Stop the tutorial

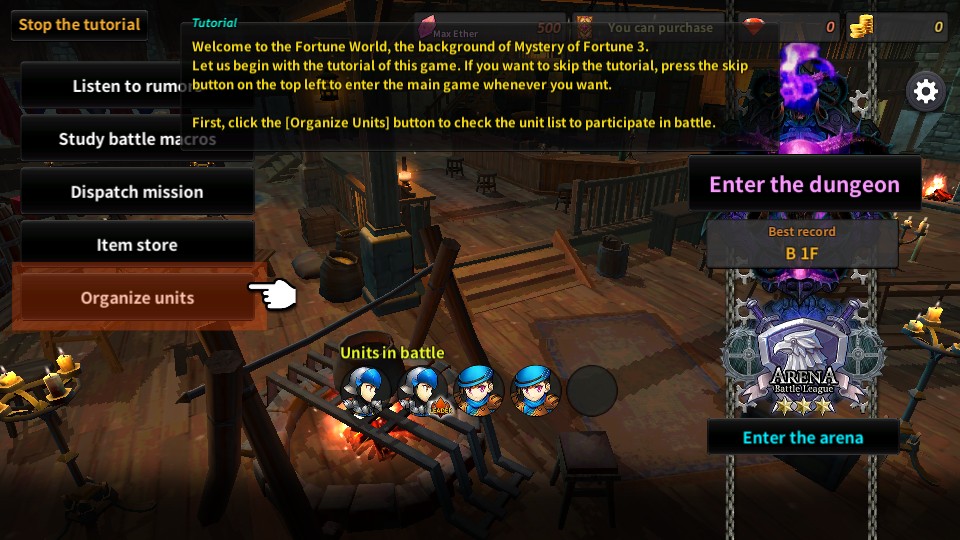click(79, 25)
